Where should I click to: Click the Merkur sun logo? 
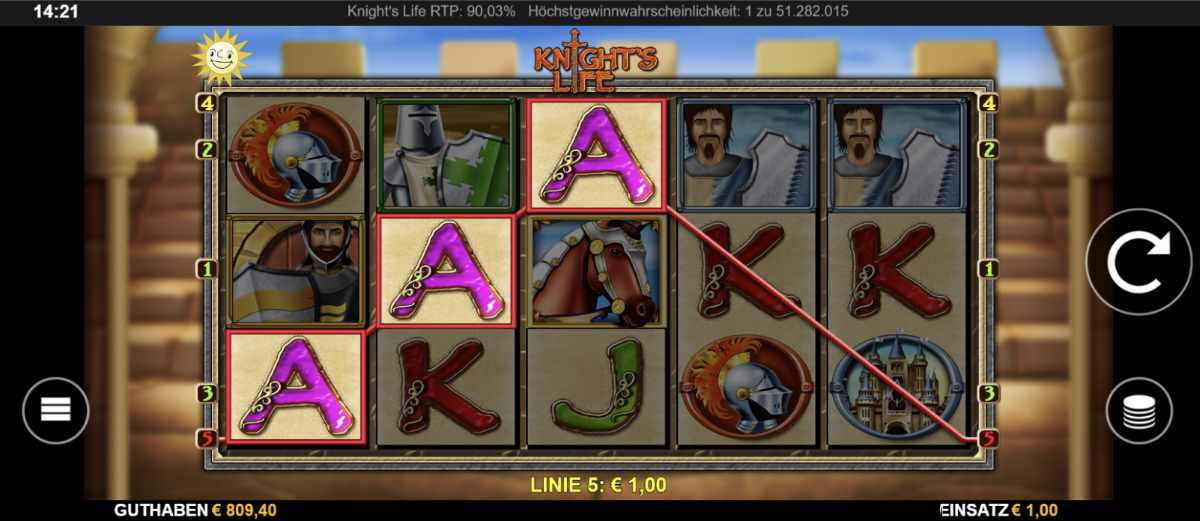pyautogui.click(x=219, y=56)
